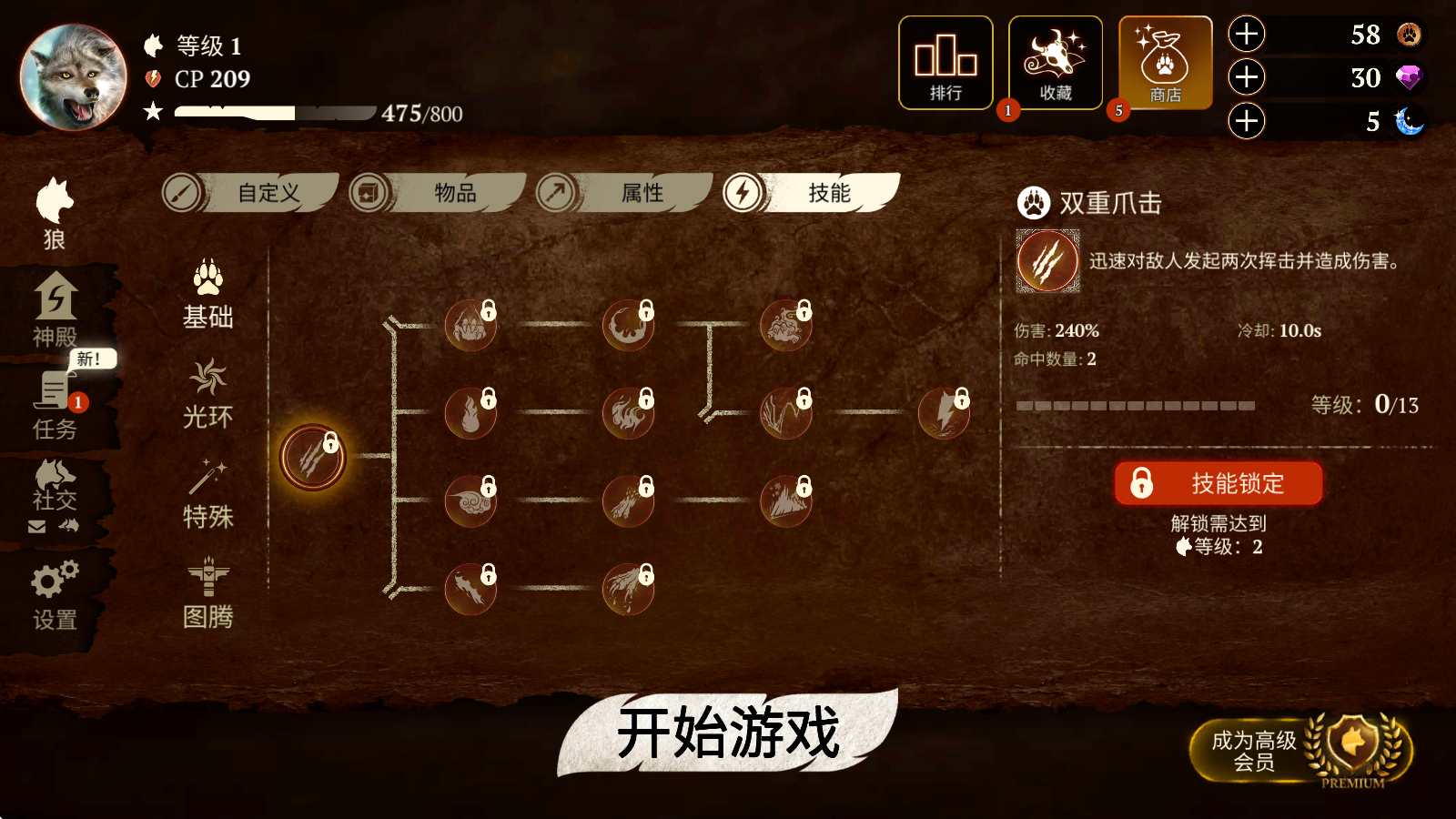Open the 神殿 temple with 新! badge

[55, 309]
